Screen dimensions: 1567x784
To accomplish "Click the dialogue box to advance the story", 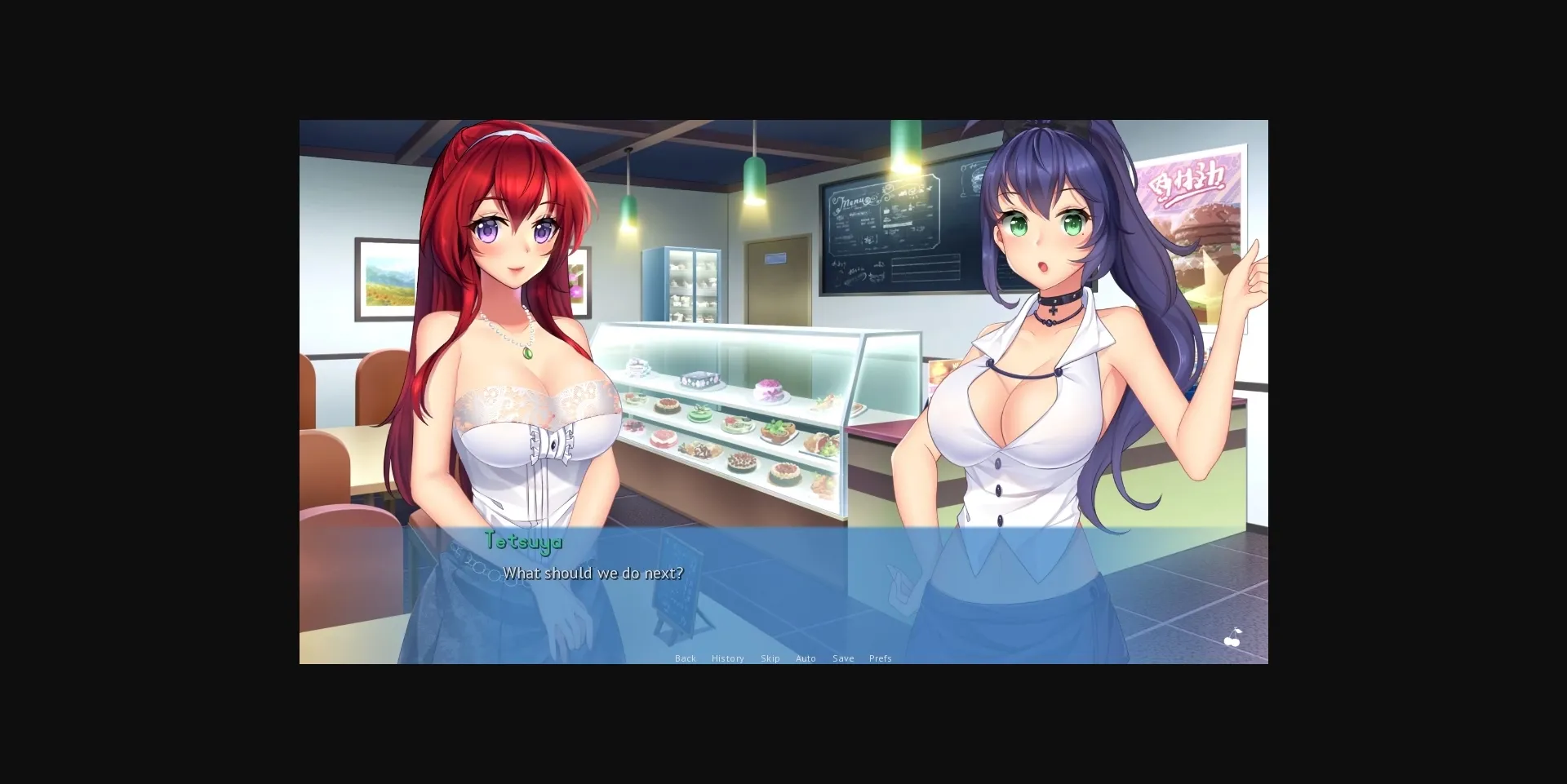I will click(783, 596).
